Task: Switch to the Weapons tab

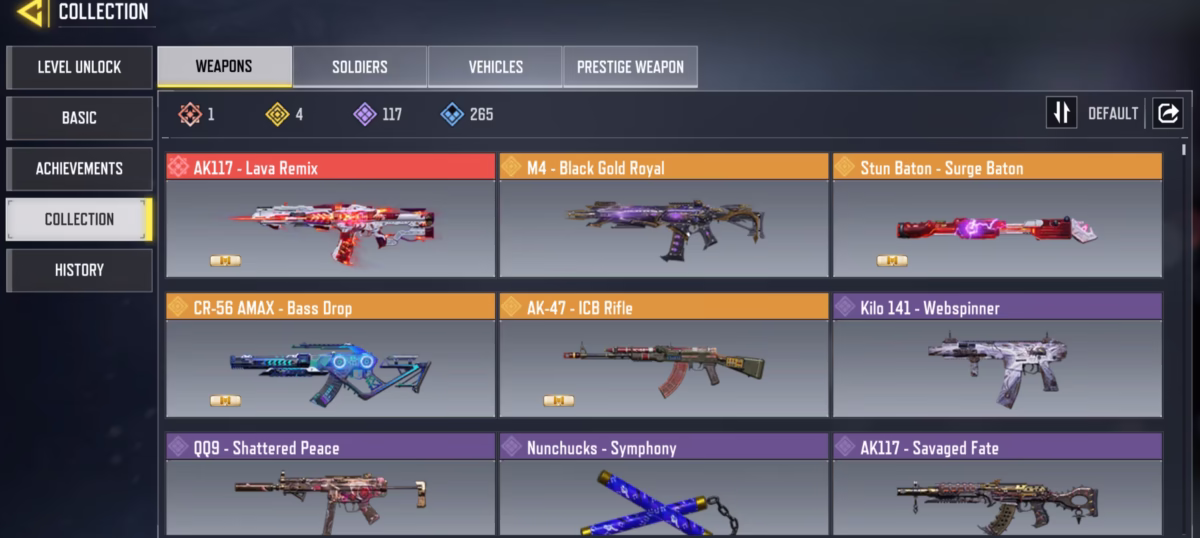Action: (224, 67)
